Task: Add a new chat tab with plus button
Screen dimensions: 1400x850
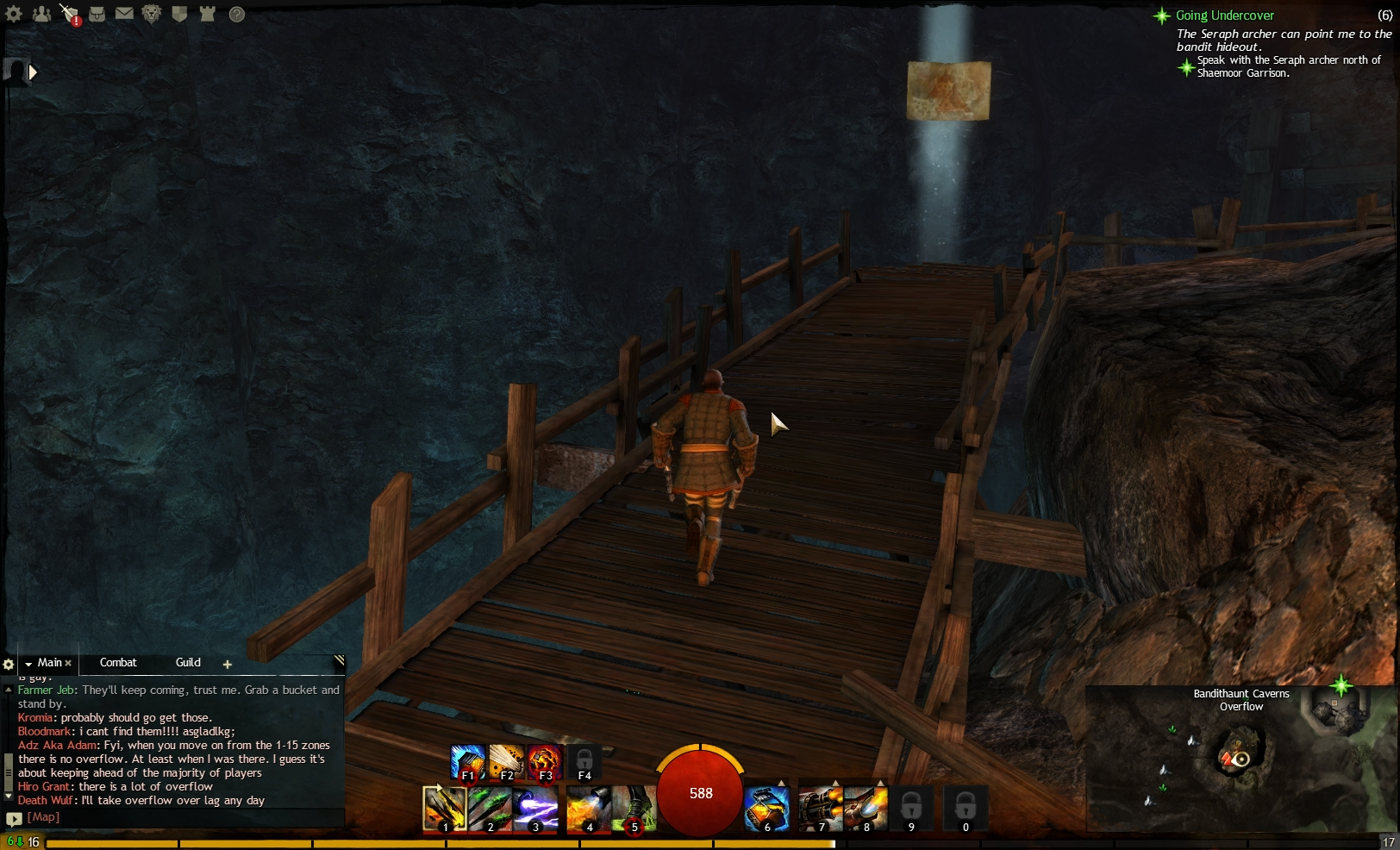Action: click(x=228, y=665)
